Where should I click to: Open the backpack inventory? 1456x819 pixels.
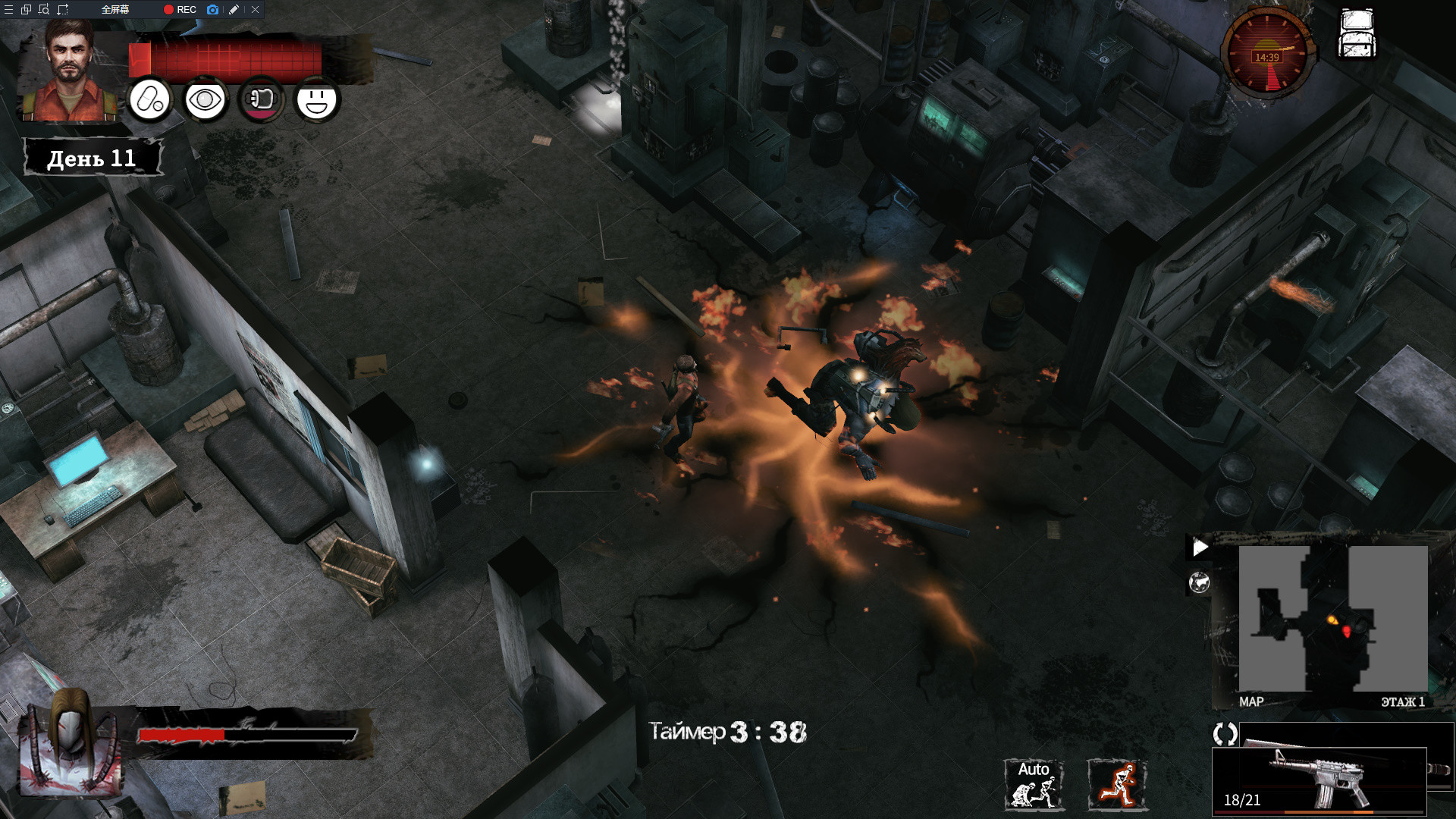click(1357, 34)
